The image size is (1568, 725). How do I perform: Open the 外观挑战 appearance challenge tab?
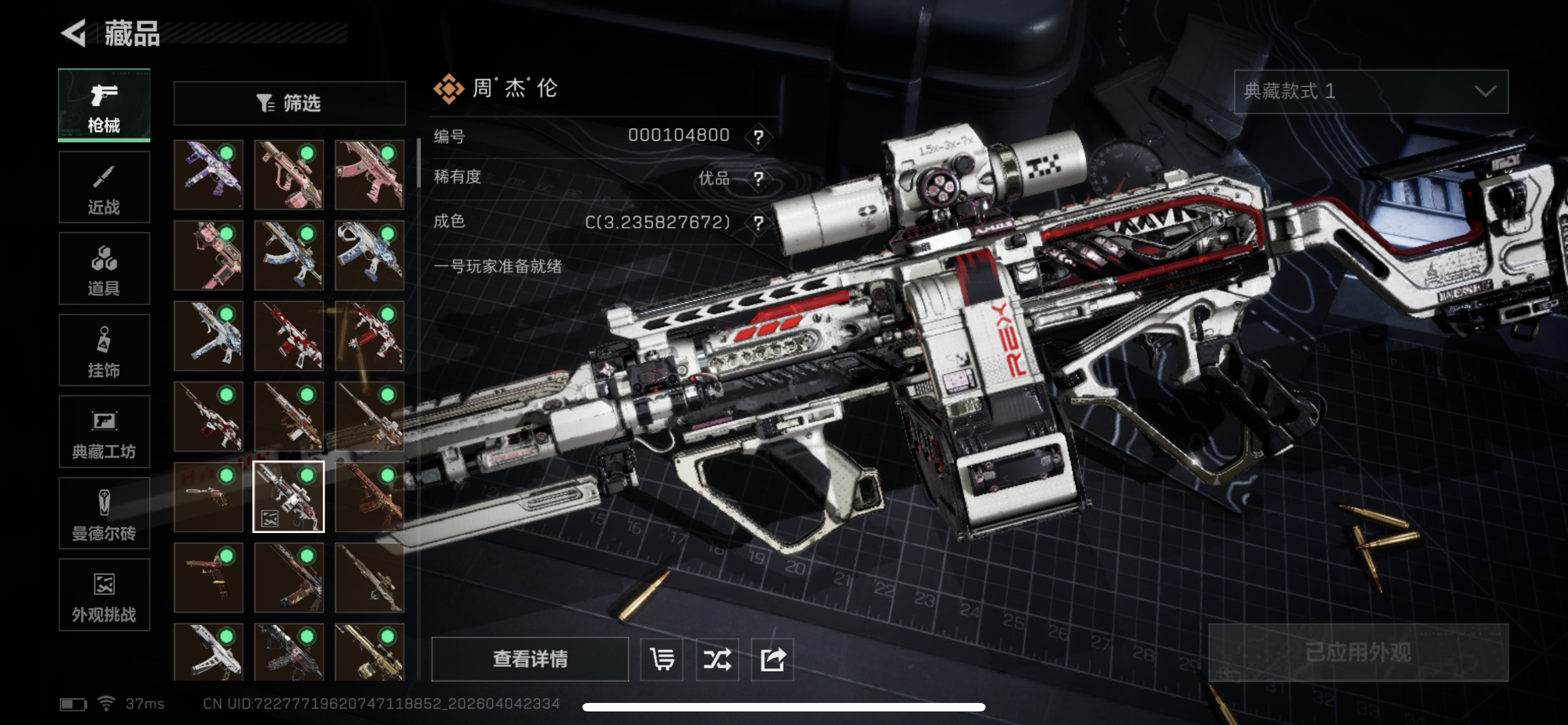point(104,595)
